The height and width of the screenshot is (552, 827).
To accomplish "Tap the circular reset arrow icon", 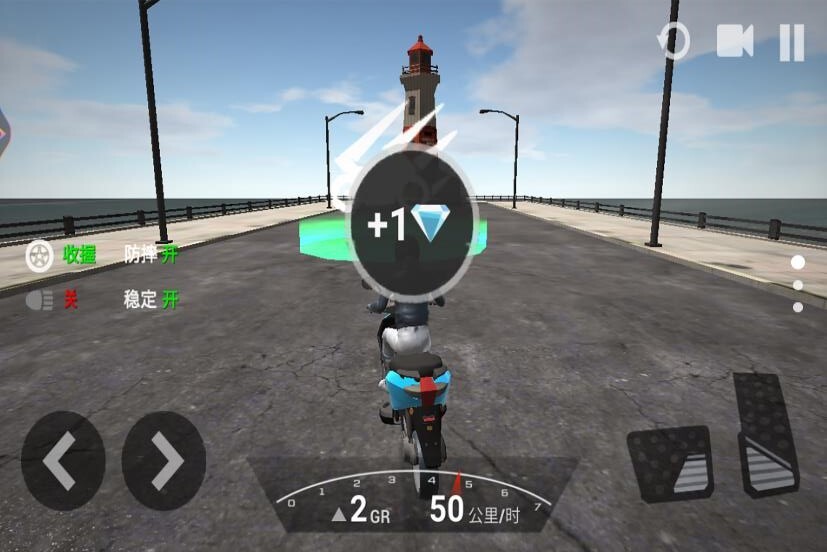I will coord(673,42).
